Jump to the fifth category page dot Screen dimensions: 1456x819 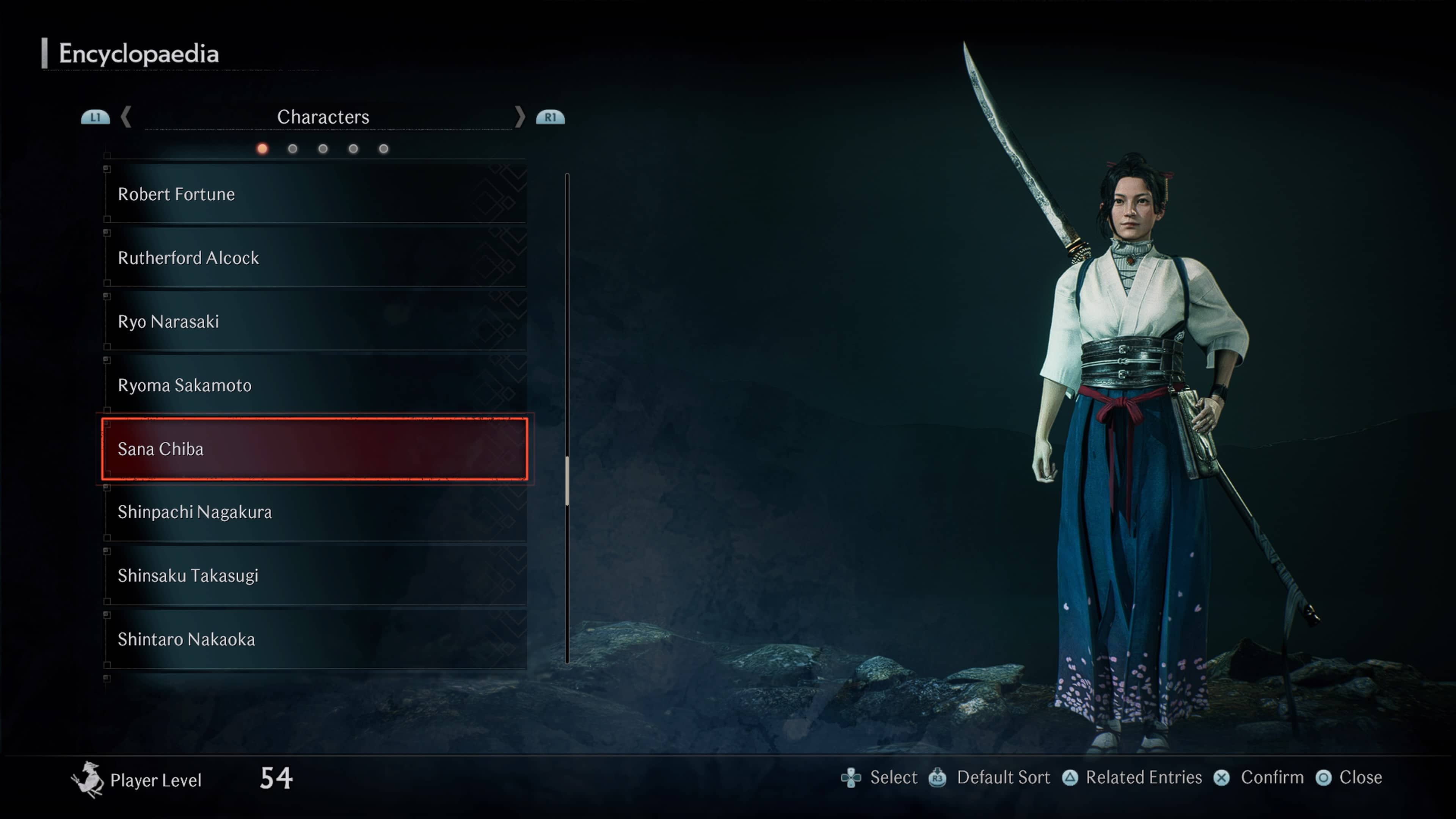click(x=384, y=149)
